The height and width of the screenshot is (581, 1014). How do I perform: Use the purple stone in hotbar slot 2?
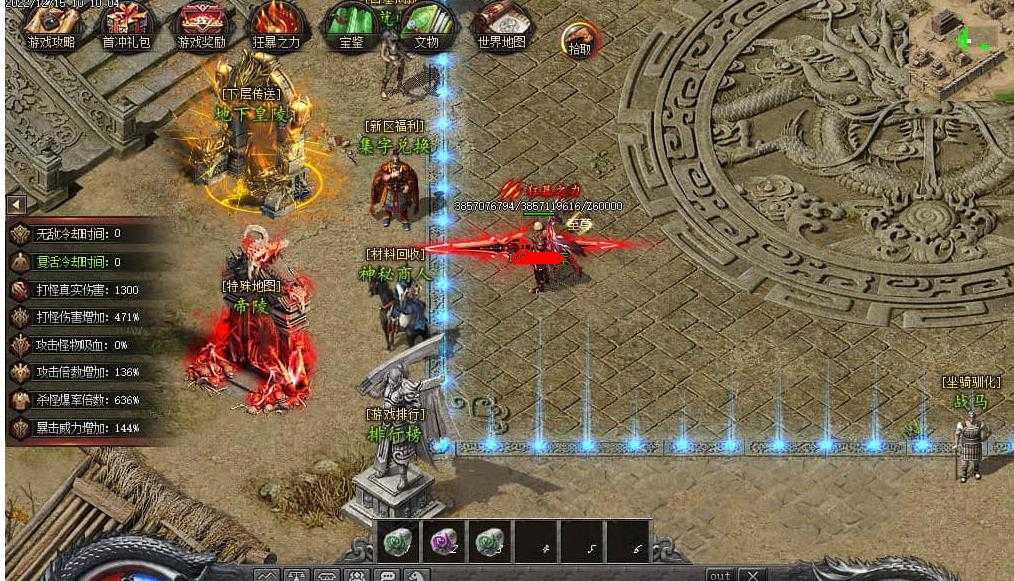pos(443,541)
